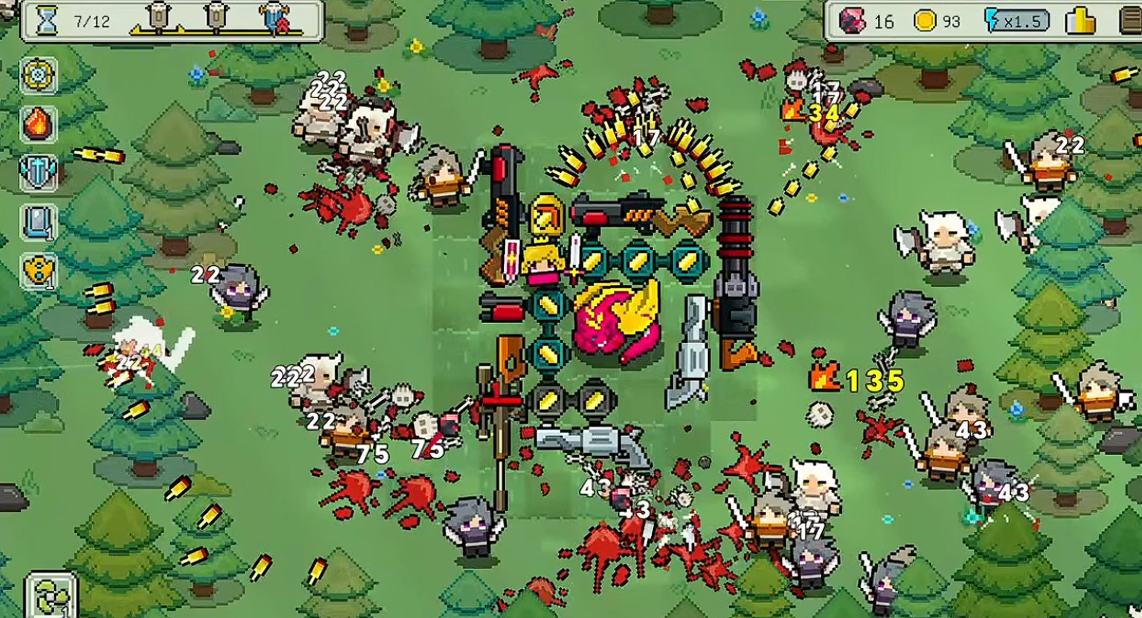Open the yellow bar chart statistics

1080,20
